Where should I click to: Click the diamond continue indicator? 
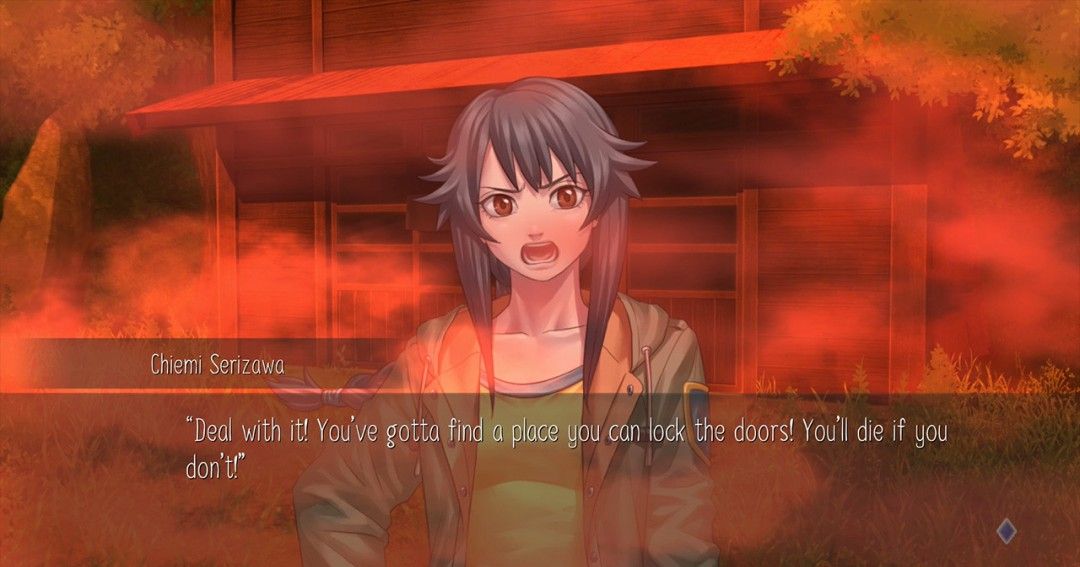click(1006, 532)
